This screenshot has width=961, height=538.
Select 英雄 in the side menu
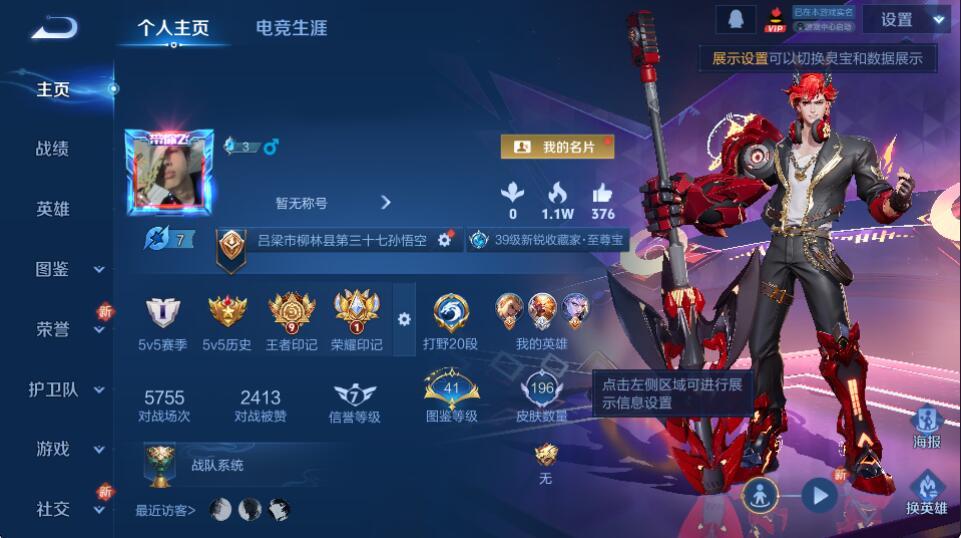coord(53,209)
